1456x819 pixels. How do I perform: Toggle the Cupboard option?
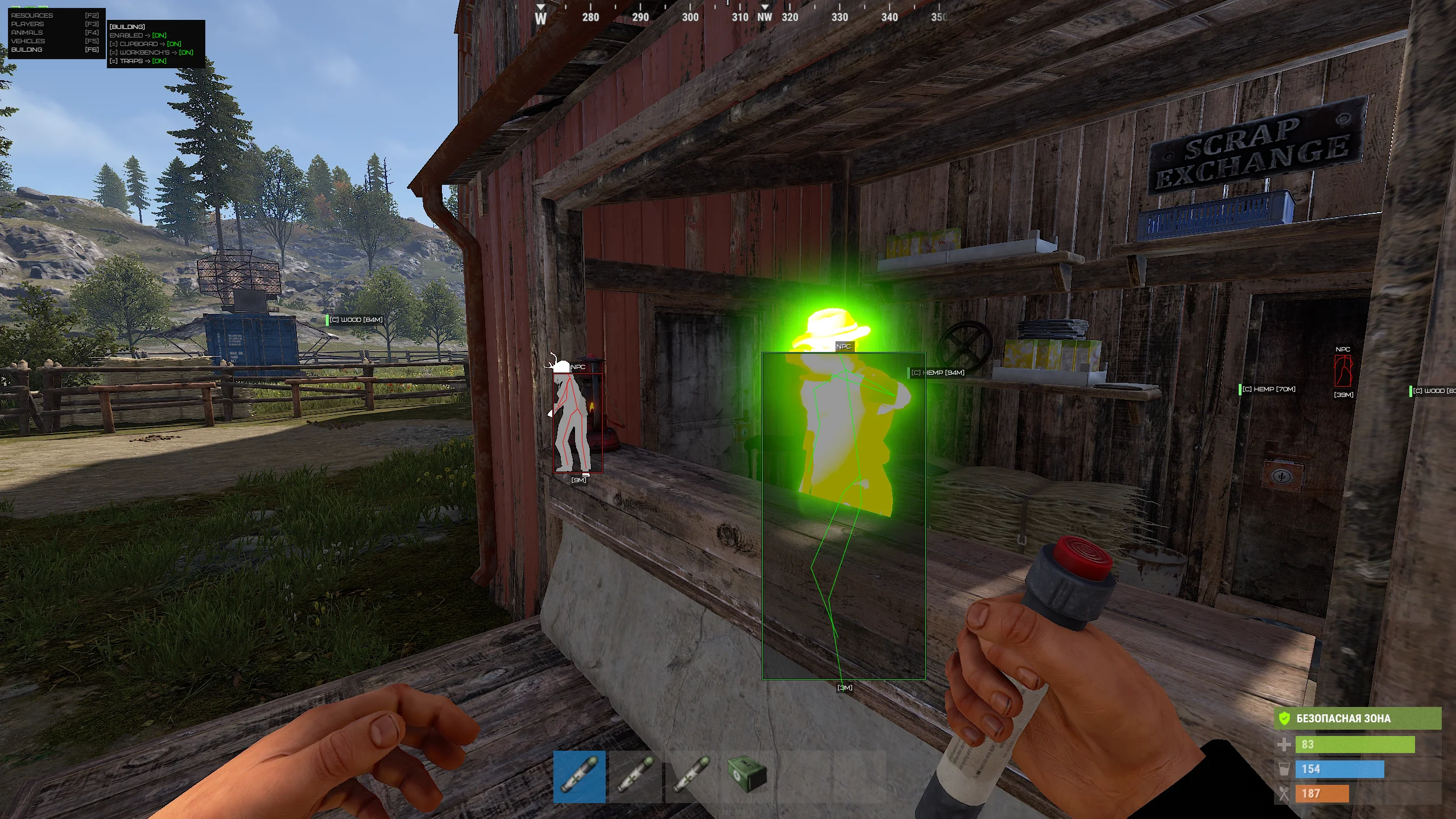pyautogui.click(x=146, y=44)
